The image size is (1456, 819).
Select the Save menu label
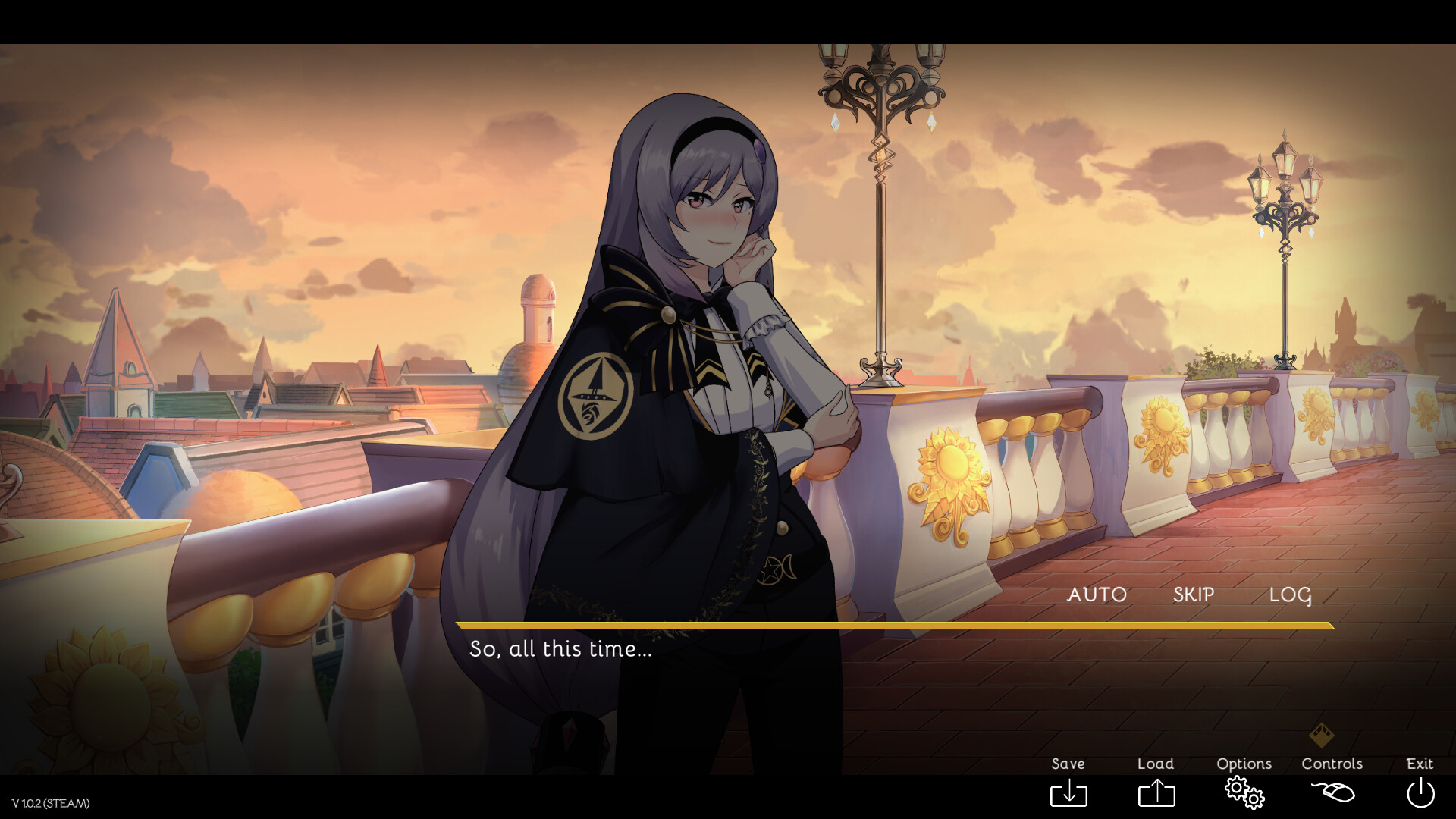[1068, 764]
